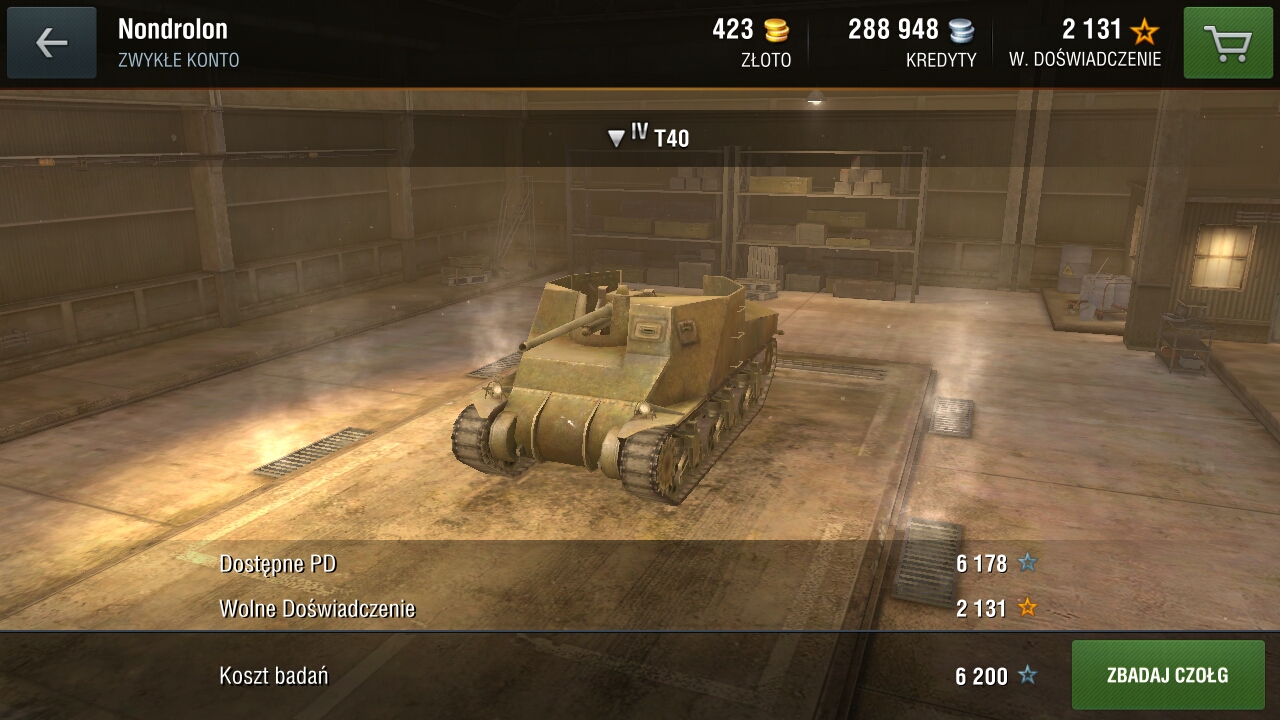Research the tank with Zbadaj Czołg
This screenshot has width=1280, height=720.
(x=1168, y=675)
